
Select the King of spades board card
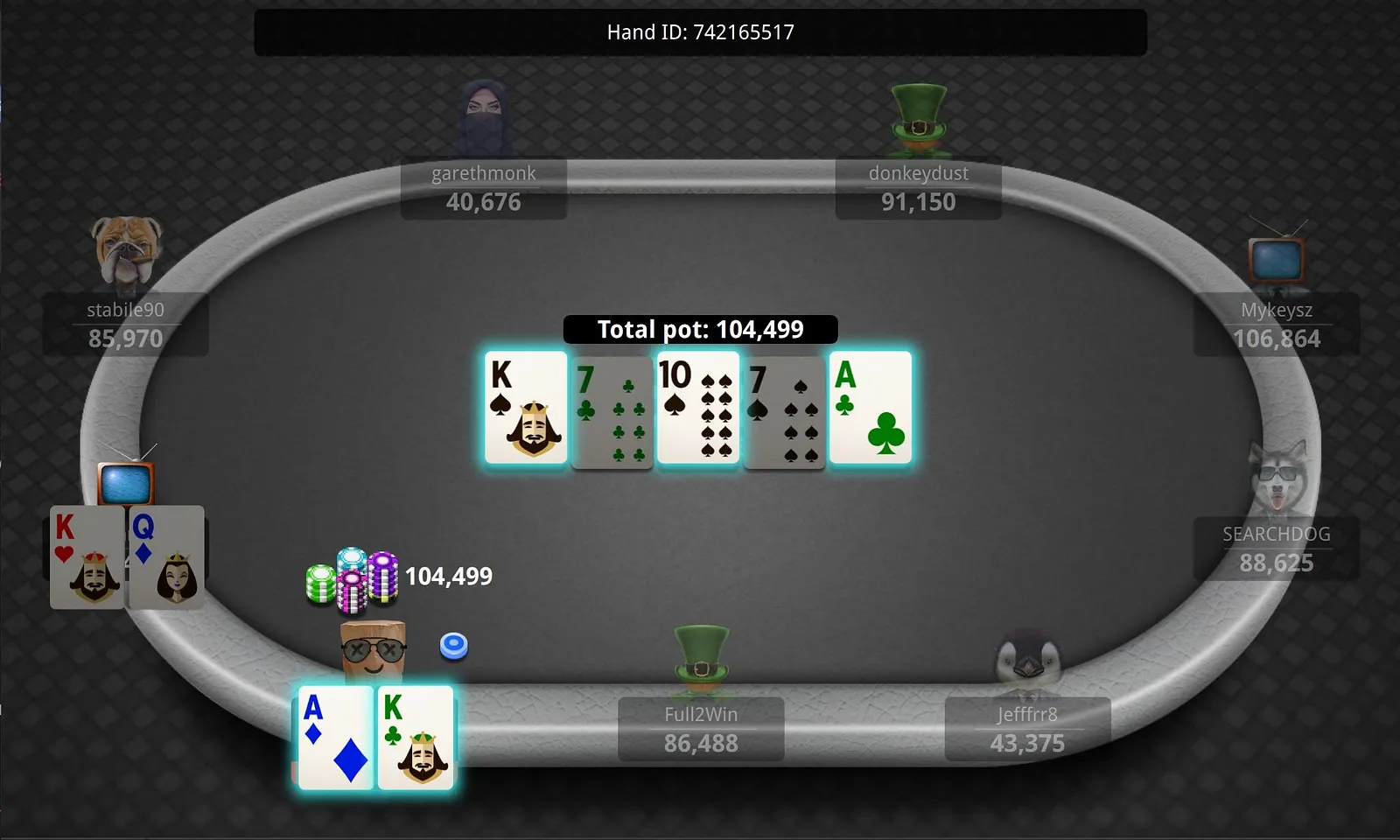527,408
